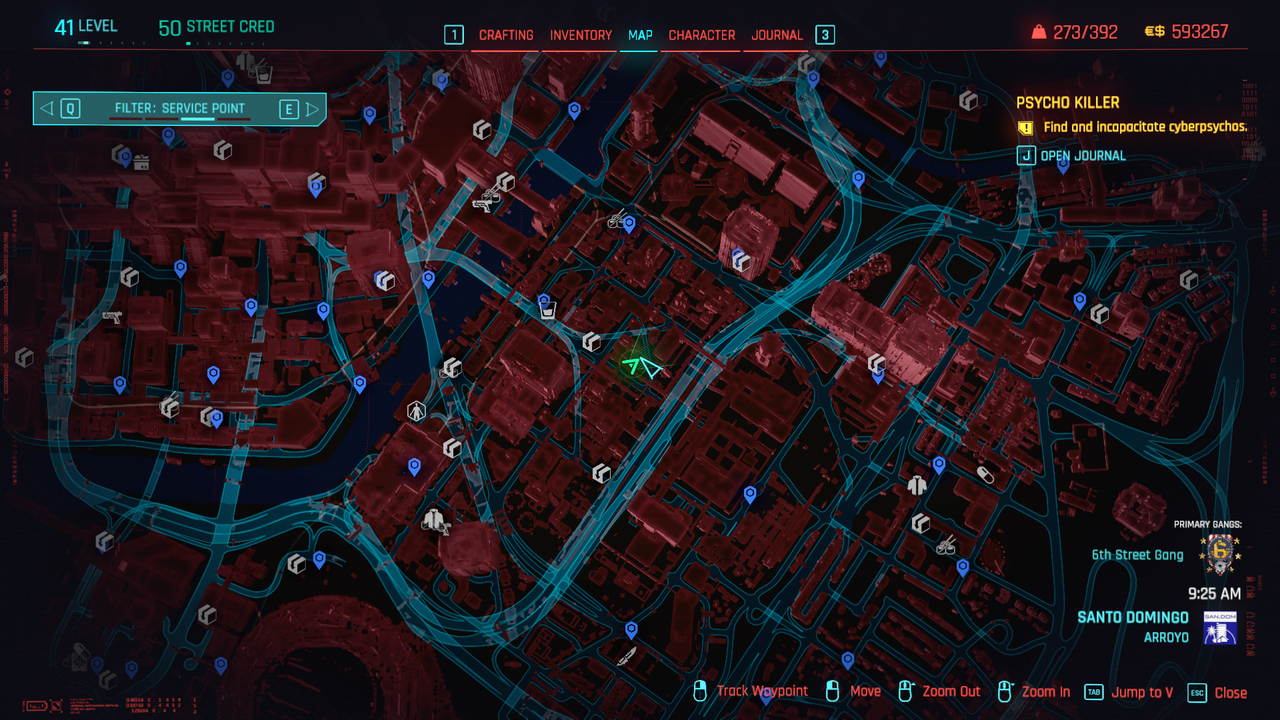
Task: Select the ripperdoc body silhouette marker
Action: [416, 411]
